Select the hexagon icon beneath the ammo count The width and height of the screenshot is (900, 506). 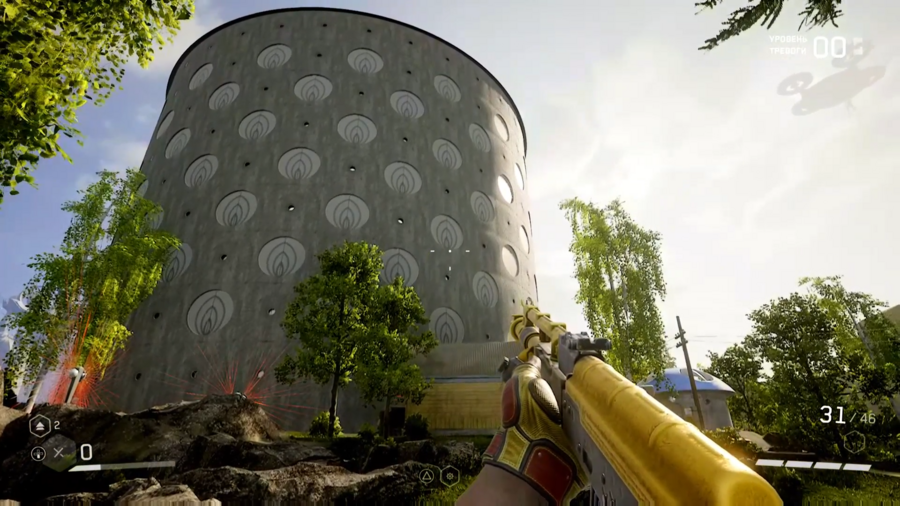(x=854, y=441)
